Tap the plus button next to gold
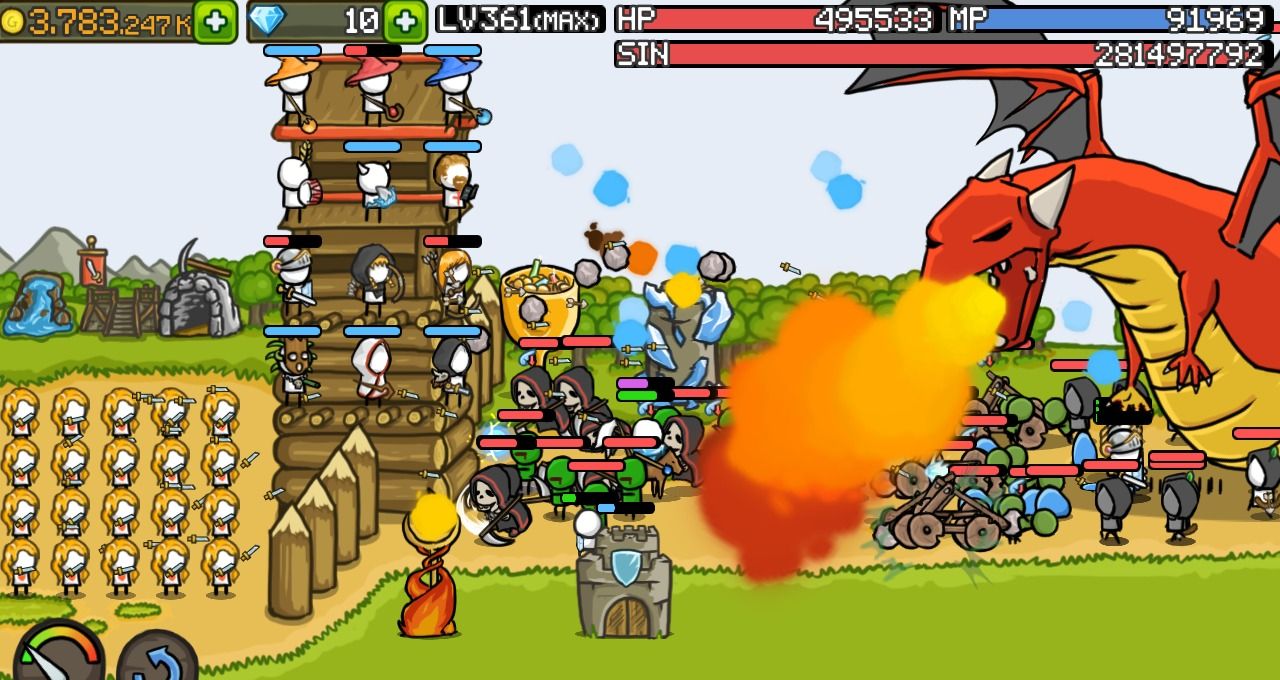Screen dimensions: 1280x680 (215, 21)
